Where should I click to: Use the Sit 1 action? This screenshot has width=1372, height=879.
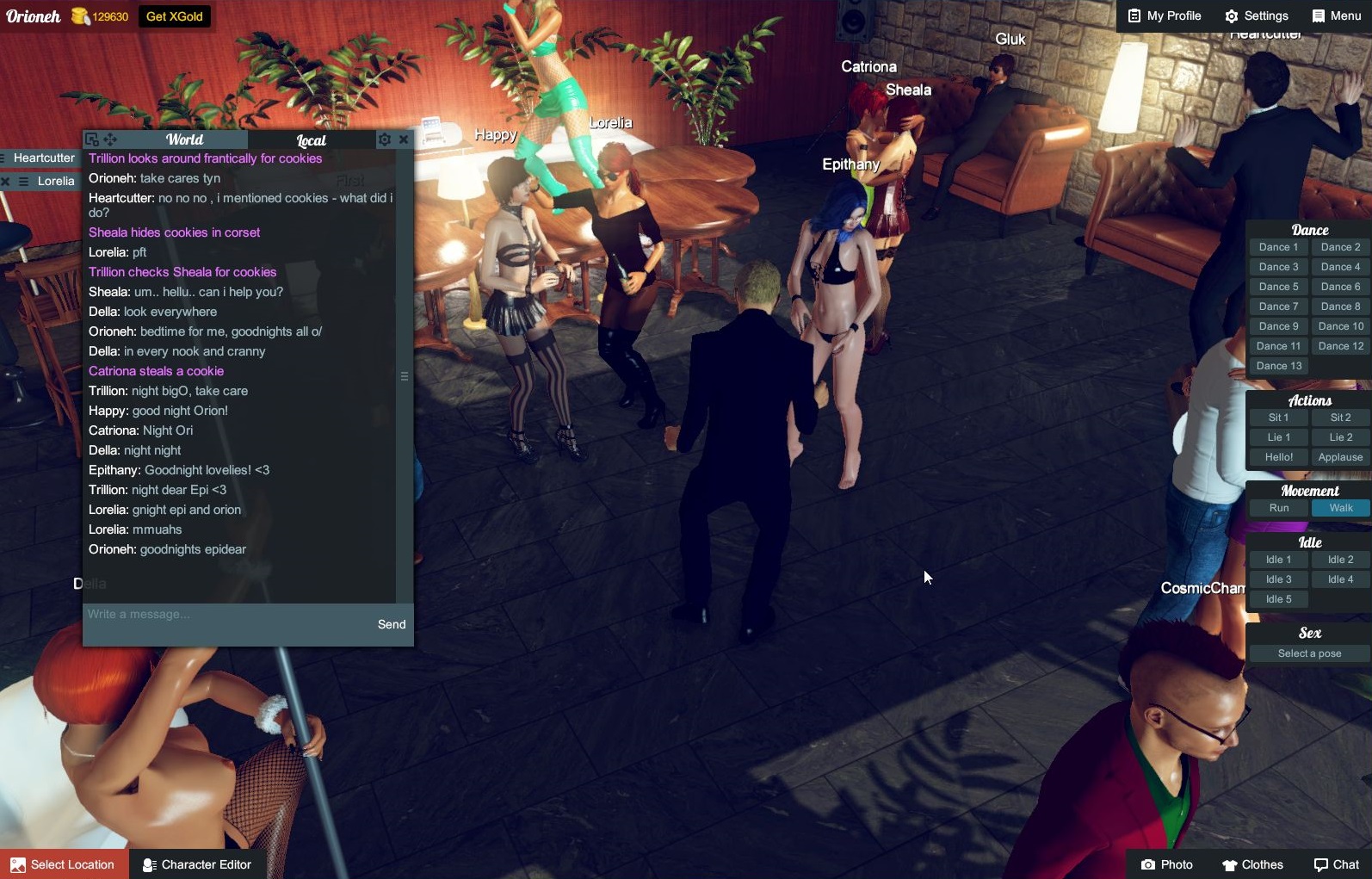[1278, 418]
